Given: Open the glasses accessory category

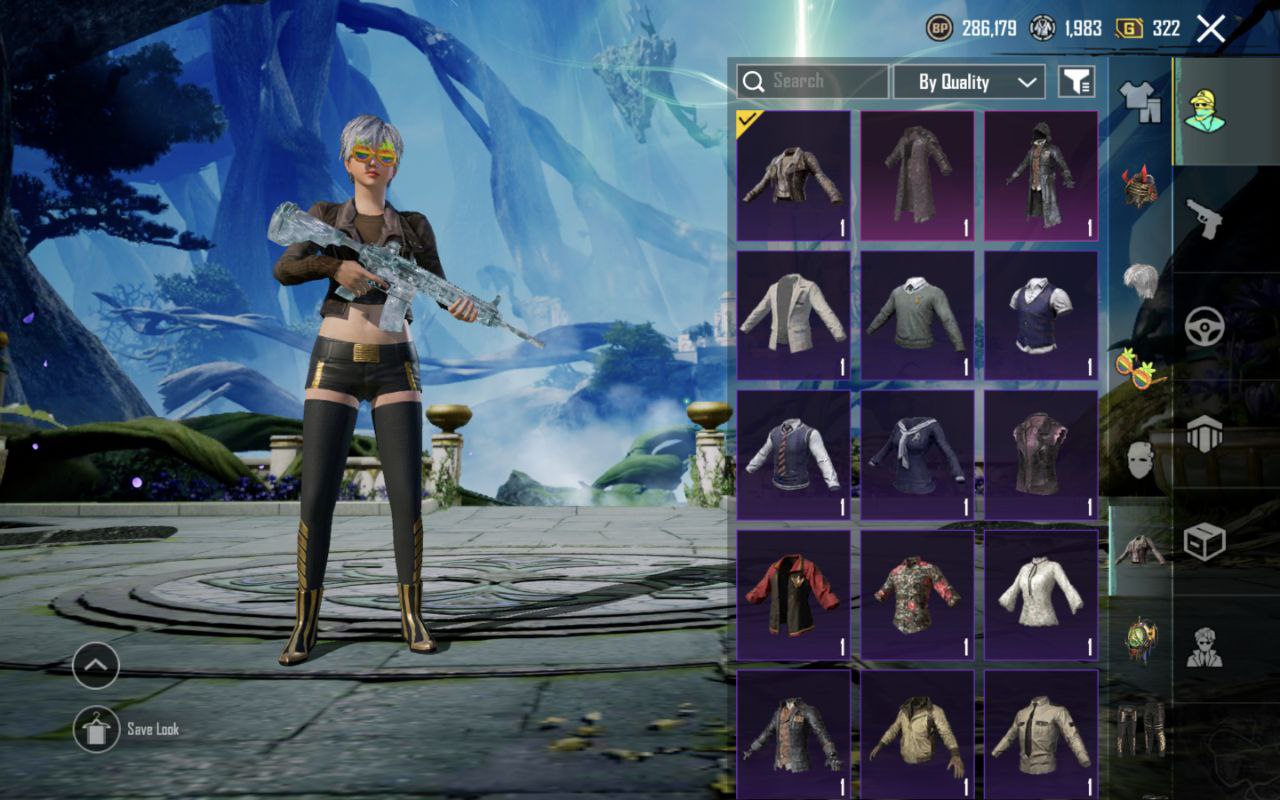Looking at the screenshot, I should (1139, 369).
